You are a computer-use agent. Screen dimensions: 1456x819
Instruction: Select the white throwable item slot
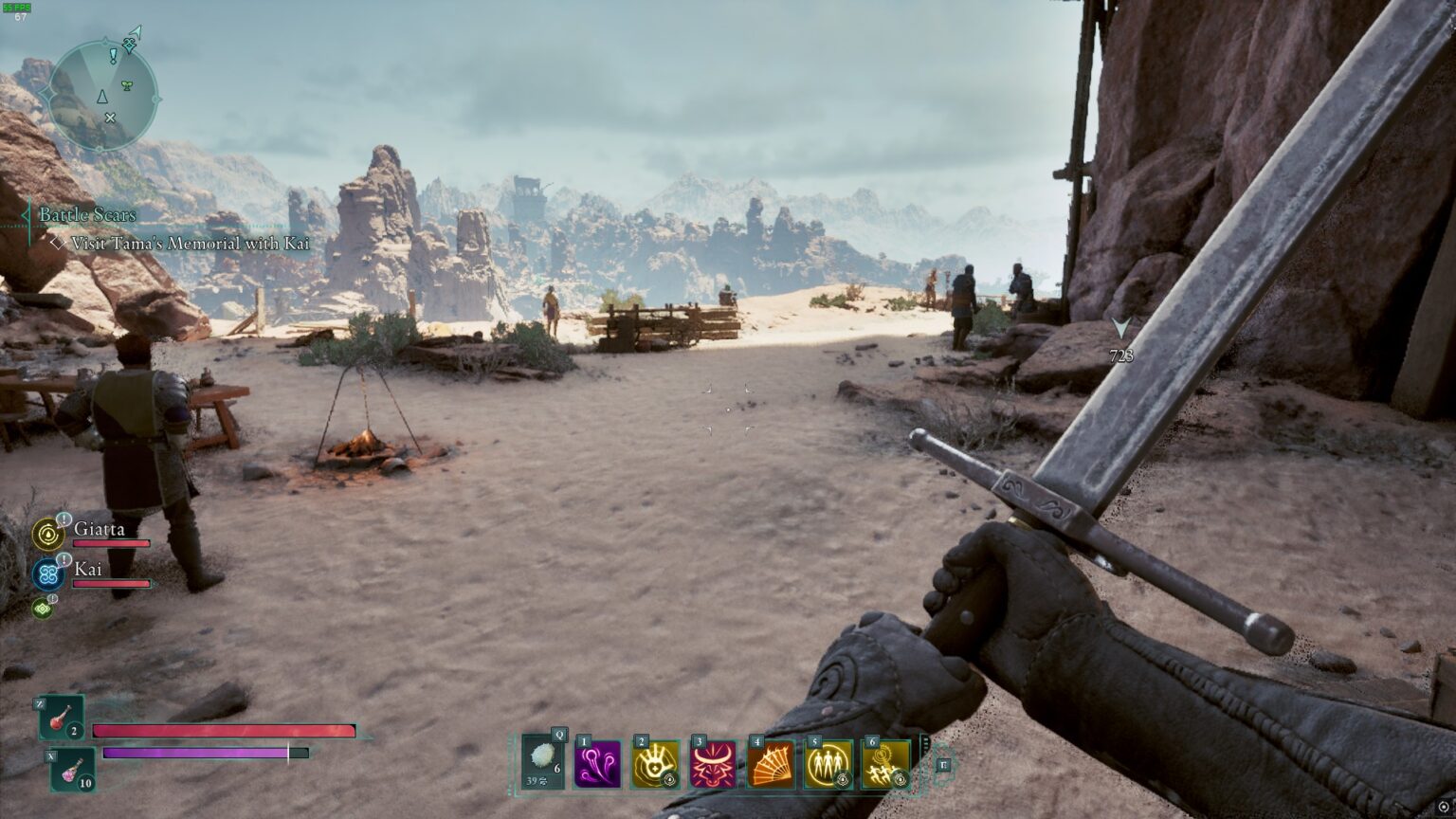pyautogui.click(x=543, y=761)
